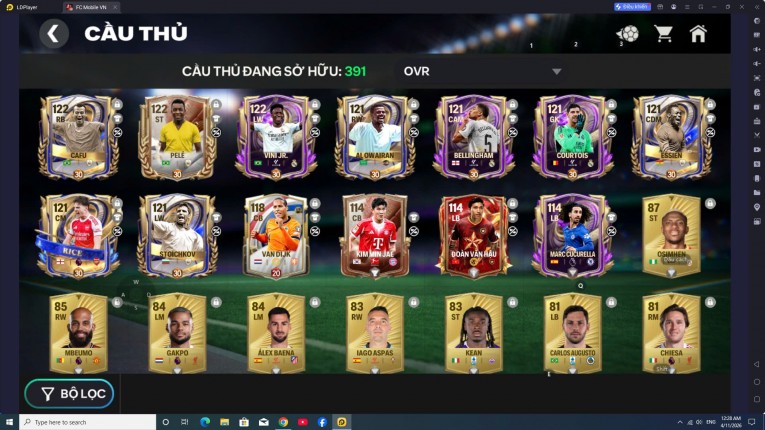
Task: Open the BỘ LỌC filter
Action: pos(70,393)
